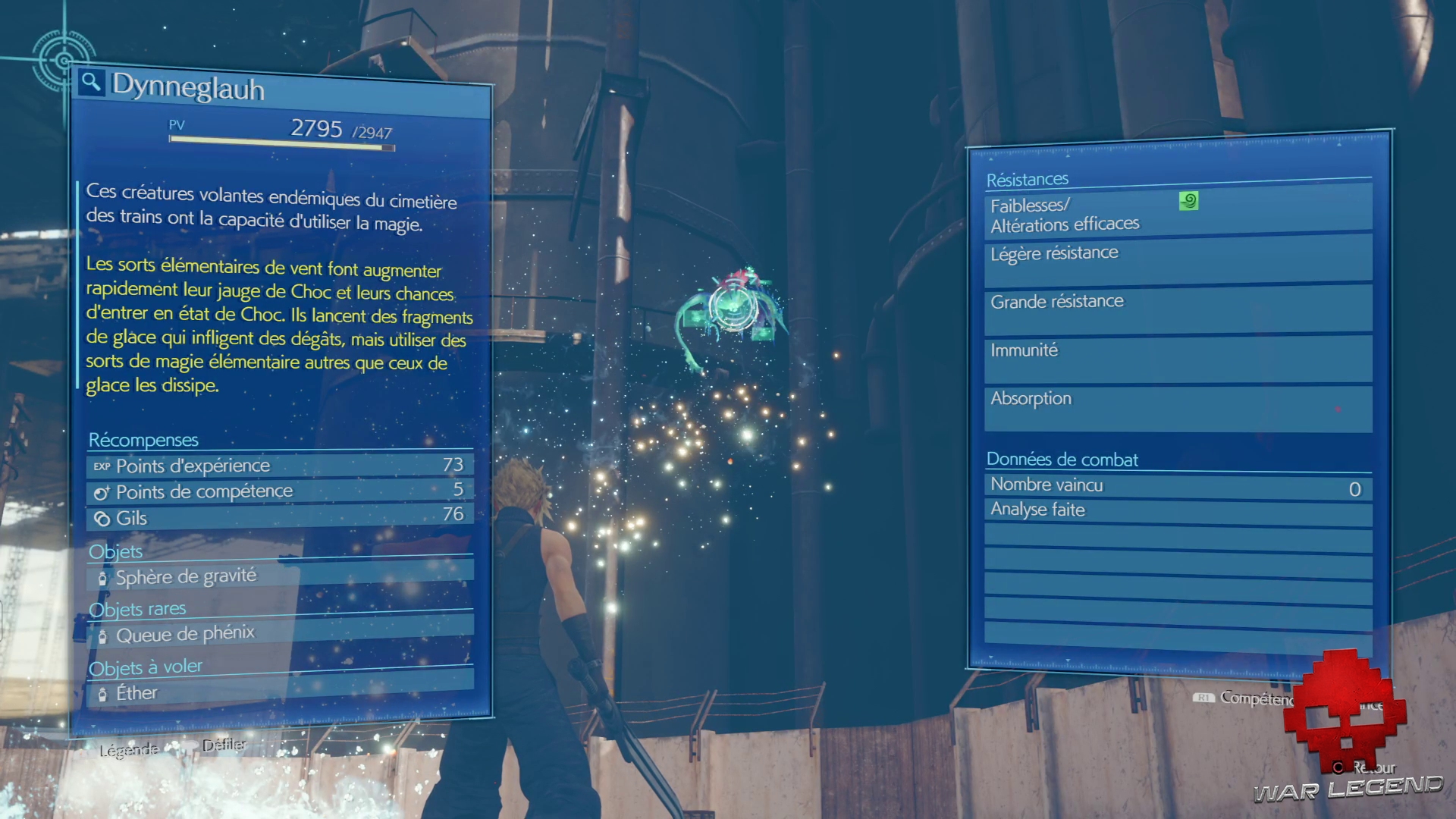Select the Grande résistance row
This screenshot has height=819, width=1456.
click(1178, 308)
